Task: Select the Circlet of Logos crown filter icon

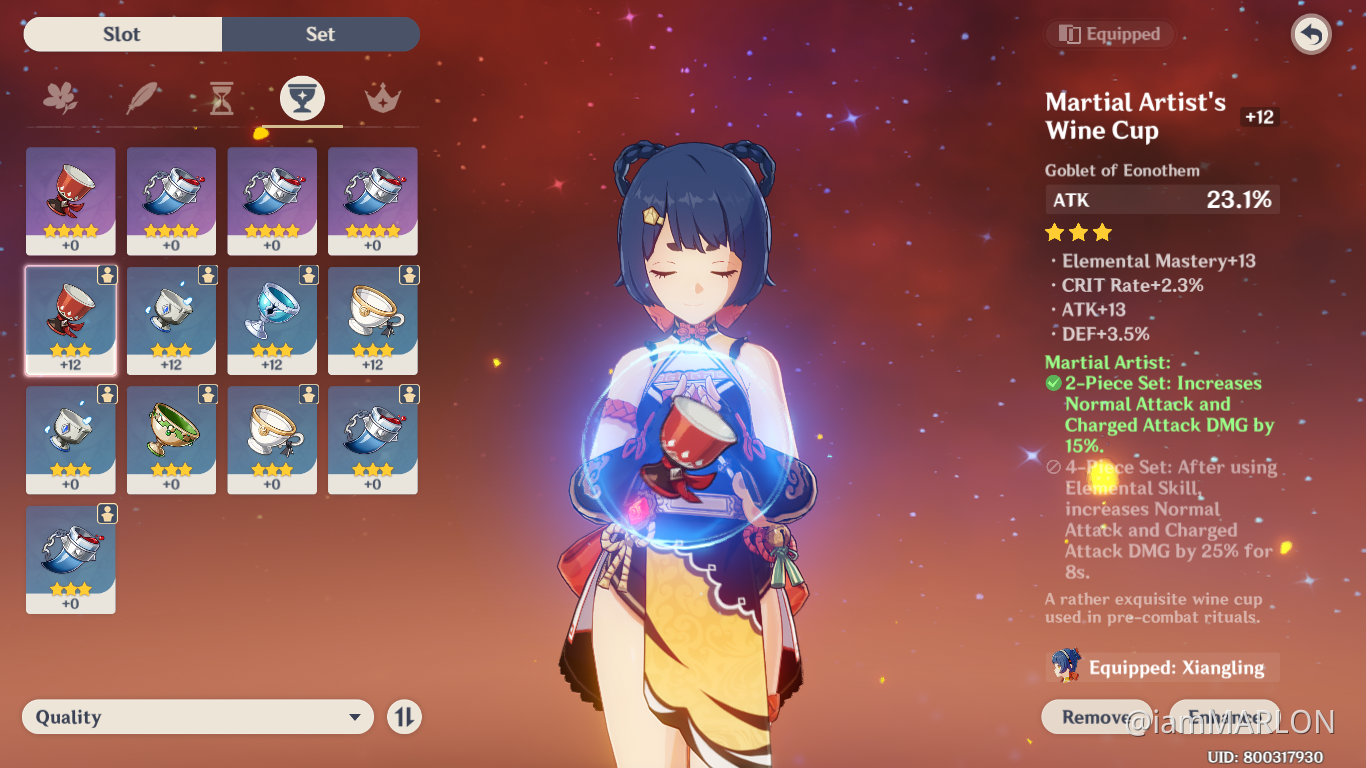Action: (x=384, y=98)
